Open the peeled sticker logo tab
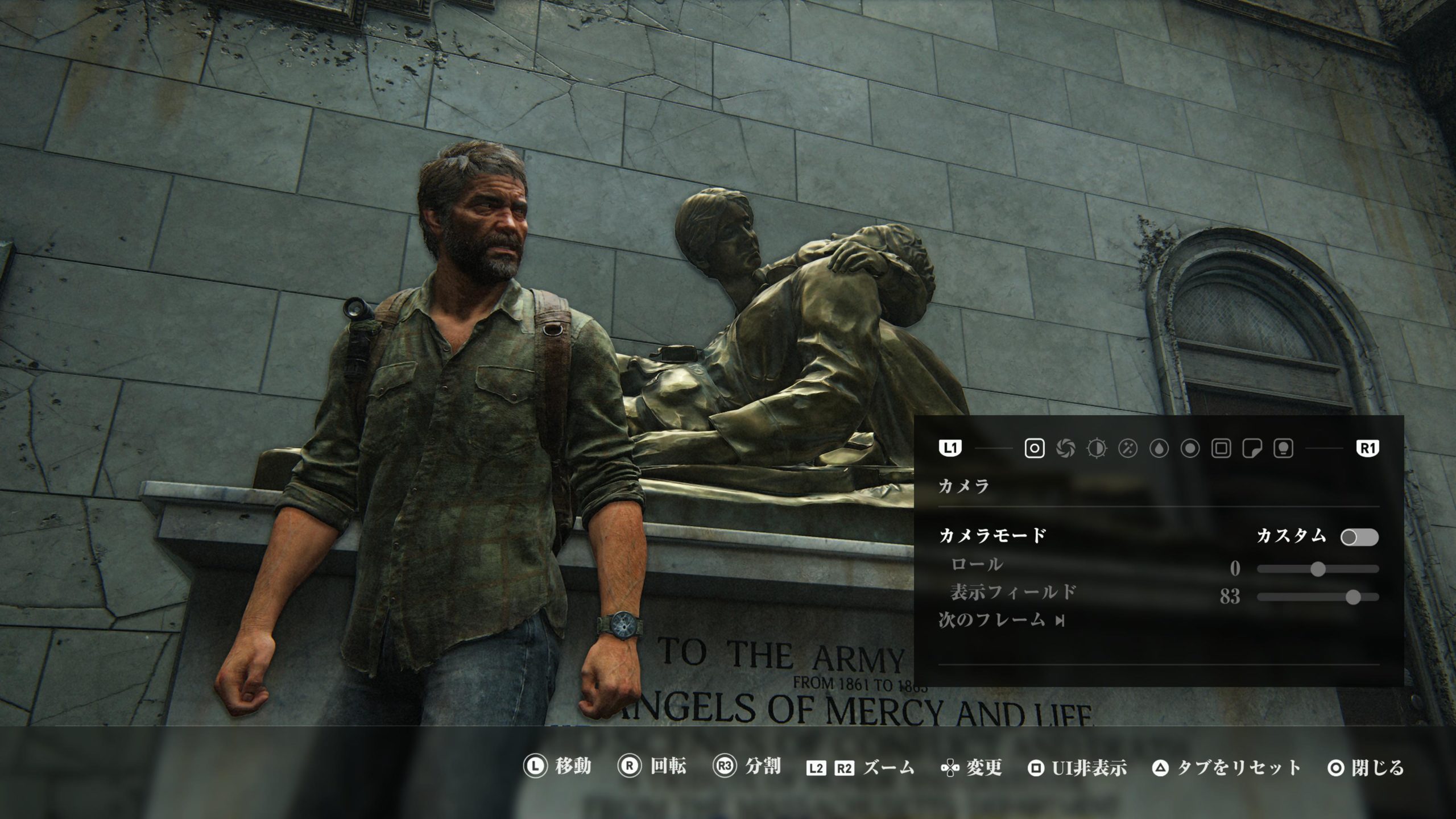 1253,449
